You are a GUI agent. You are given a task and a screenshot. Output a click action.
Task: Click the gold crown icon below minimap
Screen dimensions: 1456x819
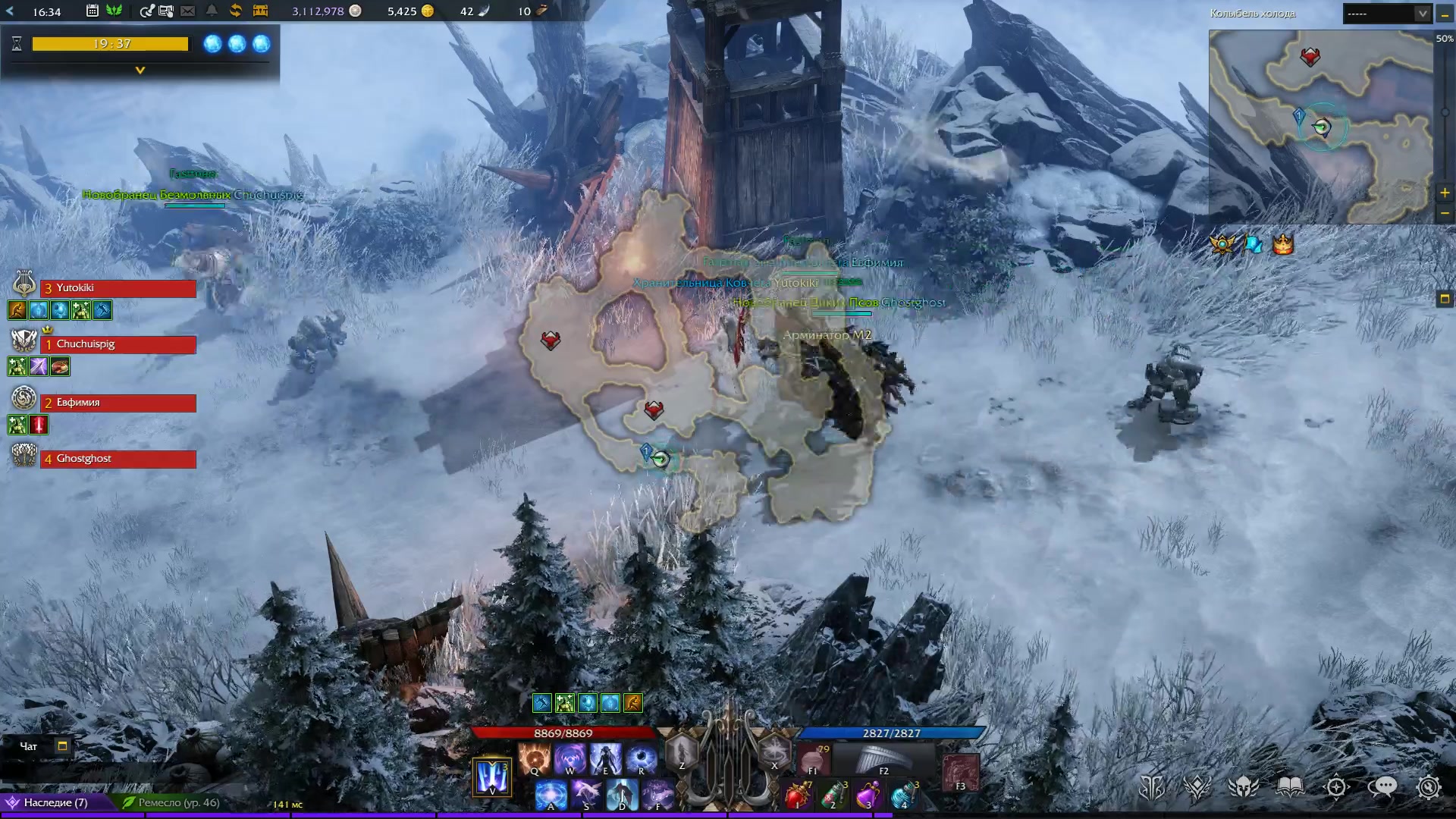pyautogui.click(x=1282, y=245)
